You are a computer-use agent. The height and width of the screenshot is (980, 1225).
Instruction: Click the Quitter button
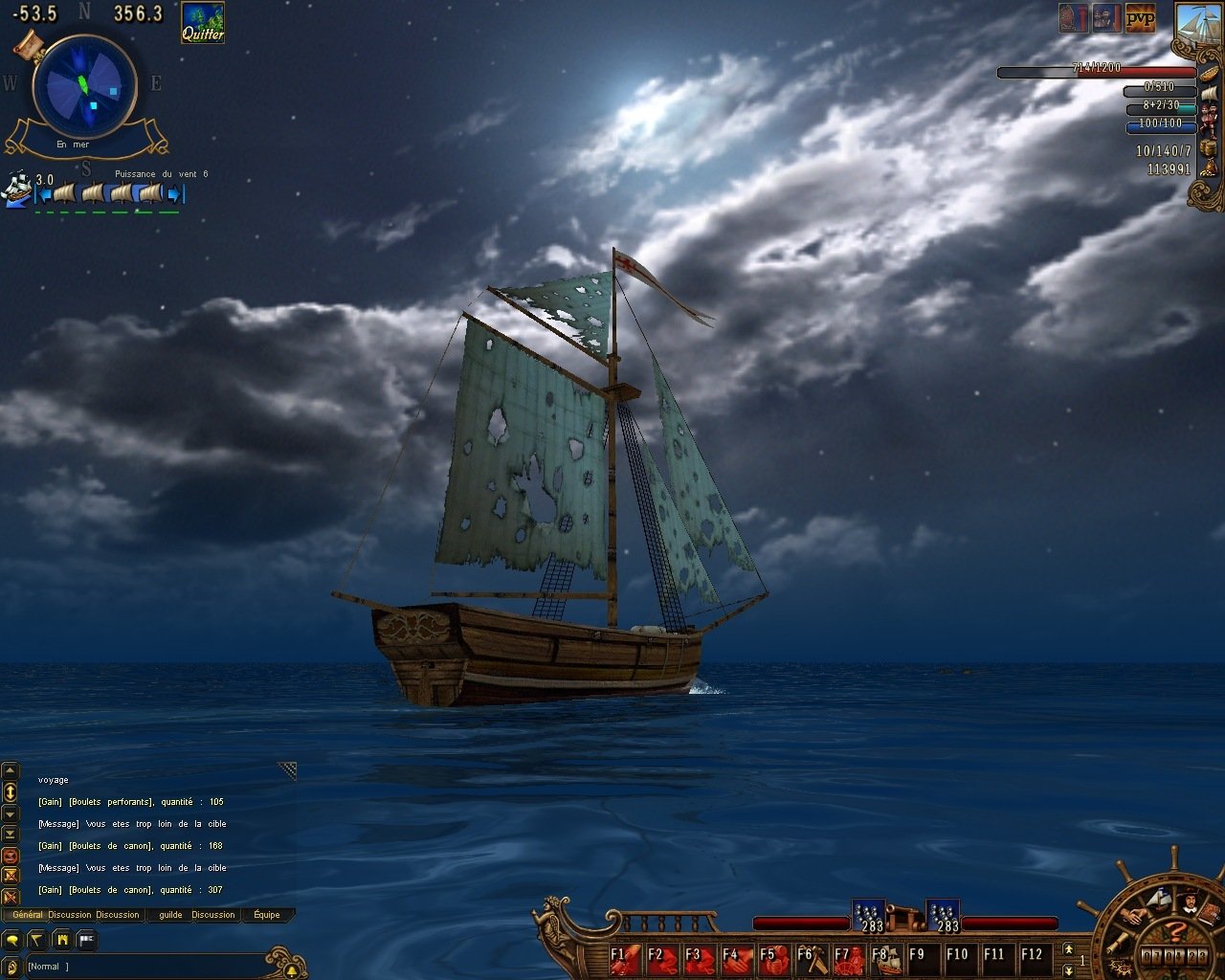(x=203, y=23)
